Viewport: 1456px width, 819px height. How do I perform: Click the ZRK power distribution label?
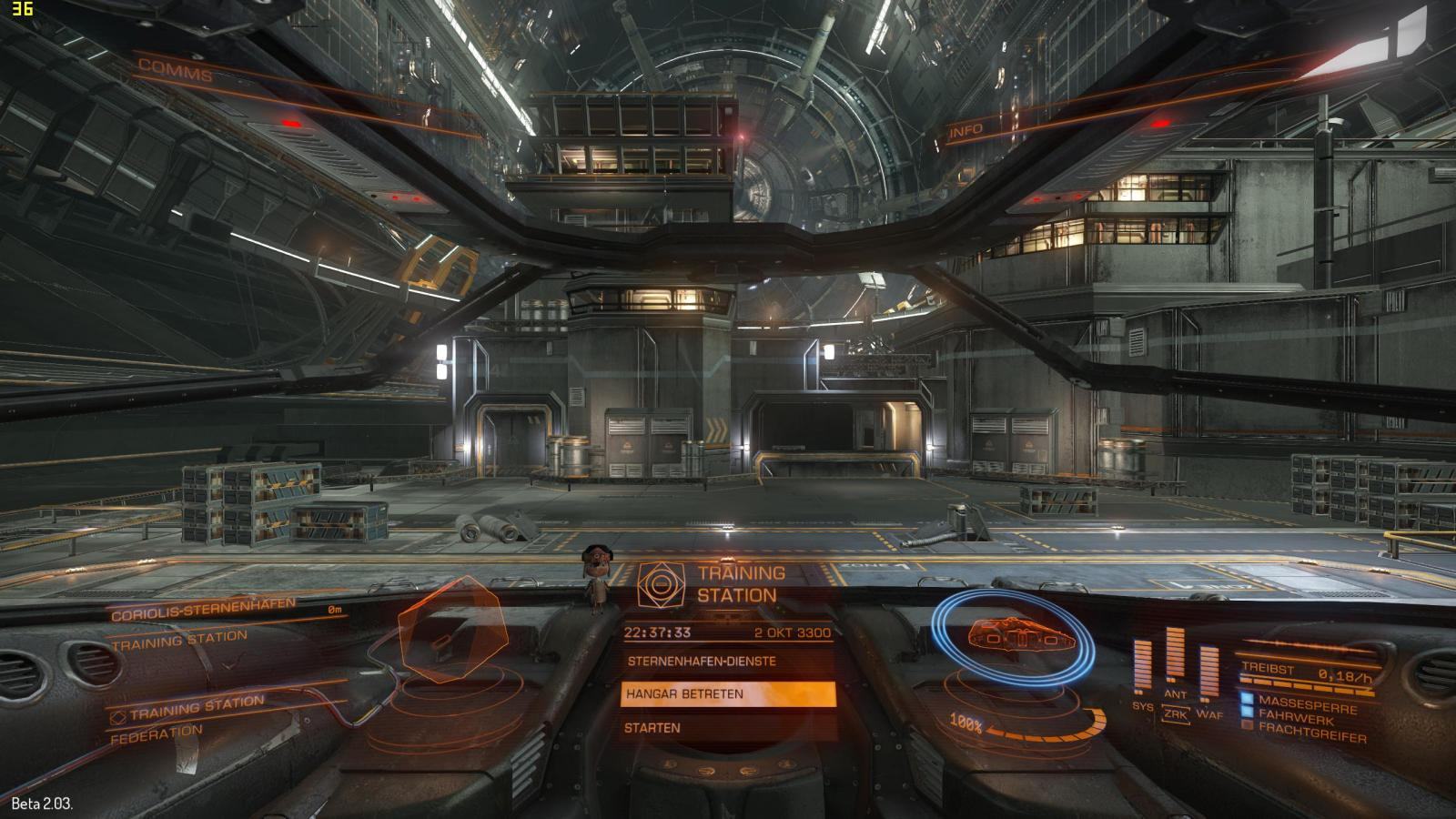point(1176,715)
